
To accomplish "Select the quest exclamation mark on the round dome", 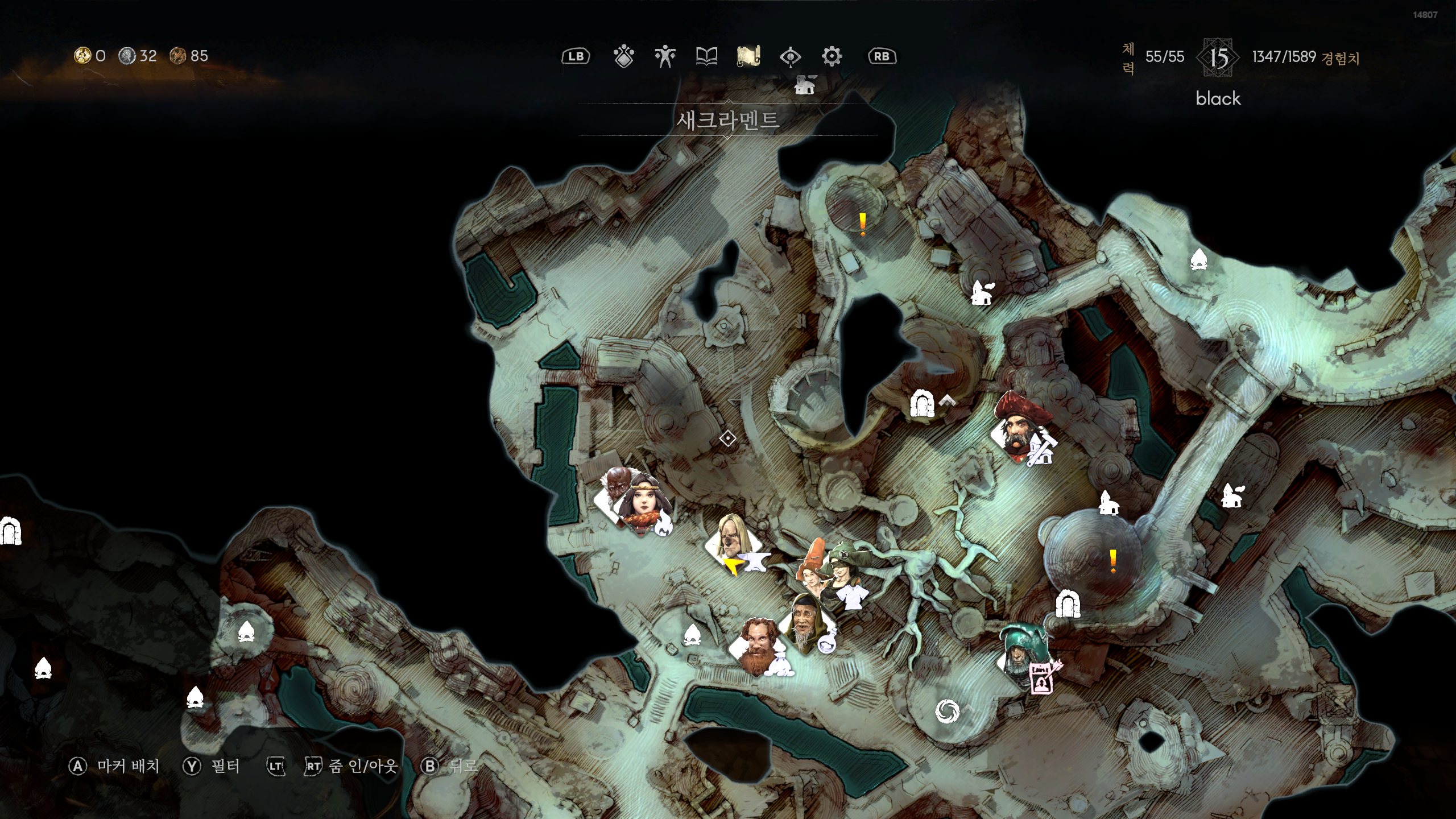I will (1112, 561).
